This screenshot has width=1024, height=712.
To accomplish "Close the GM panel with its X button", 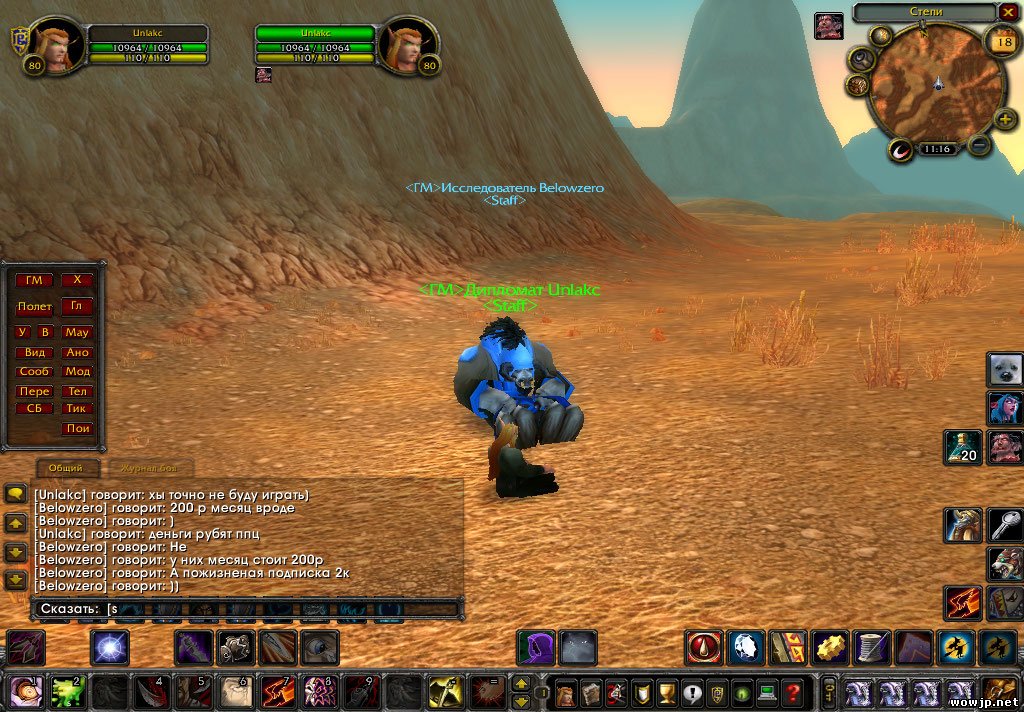I will click(x=77, y=280).
